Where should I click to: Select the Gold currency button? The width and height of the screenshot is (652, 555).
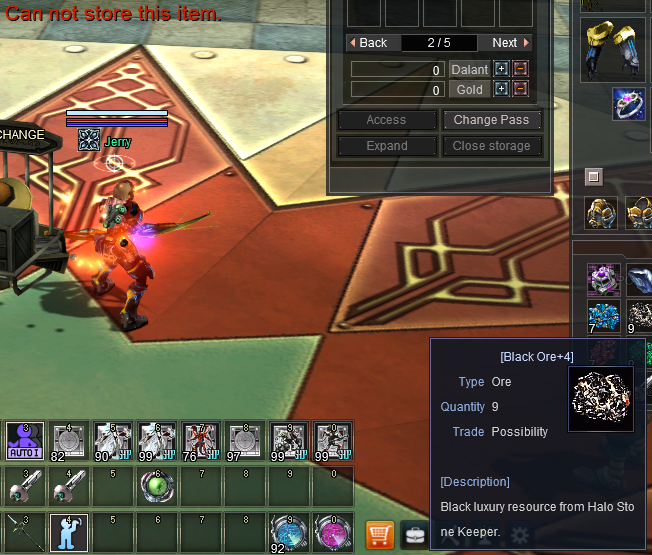[469, 90]
